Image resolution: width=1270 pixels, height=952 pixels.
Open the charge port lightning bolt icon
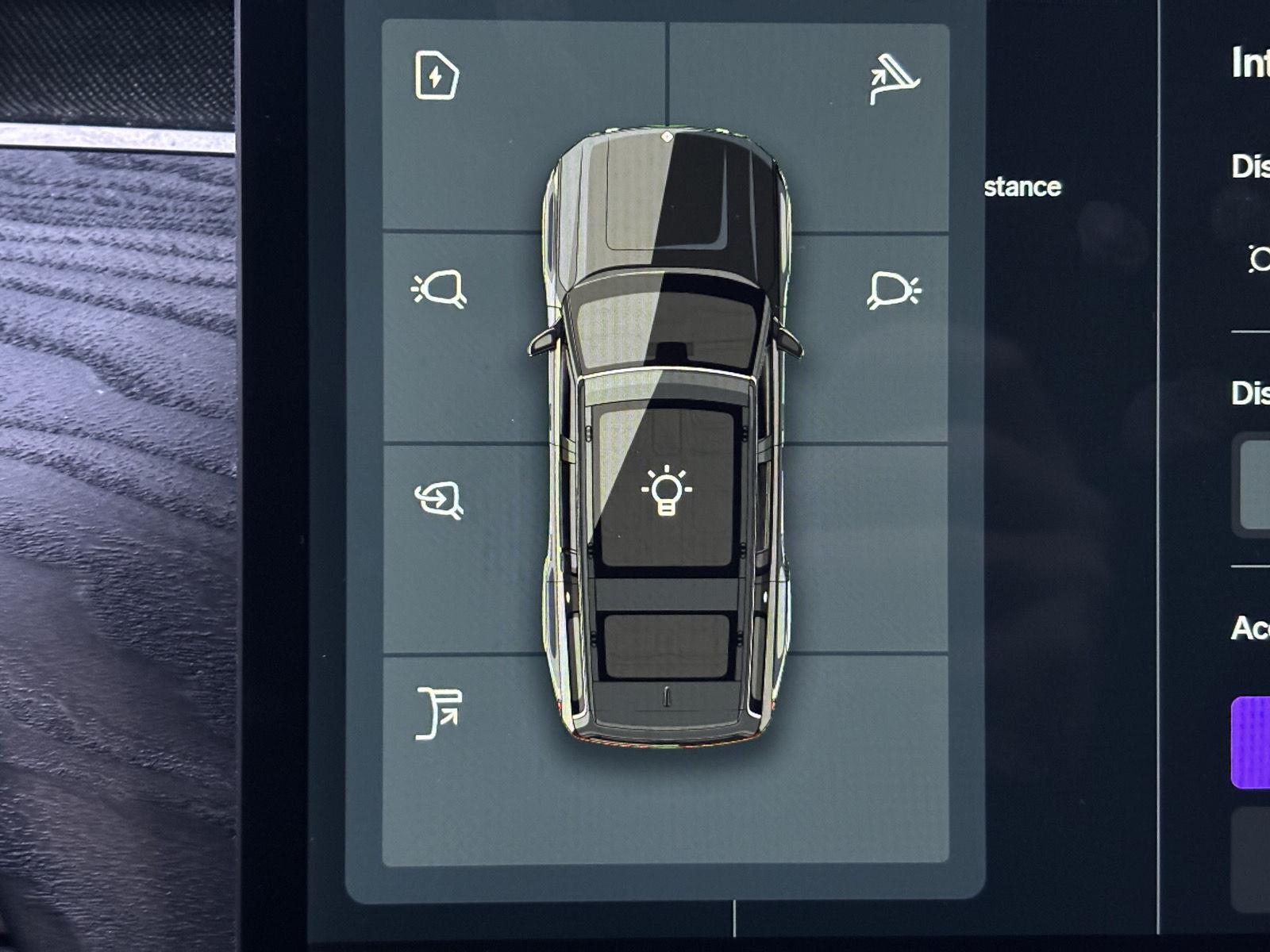437,75
